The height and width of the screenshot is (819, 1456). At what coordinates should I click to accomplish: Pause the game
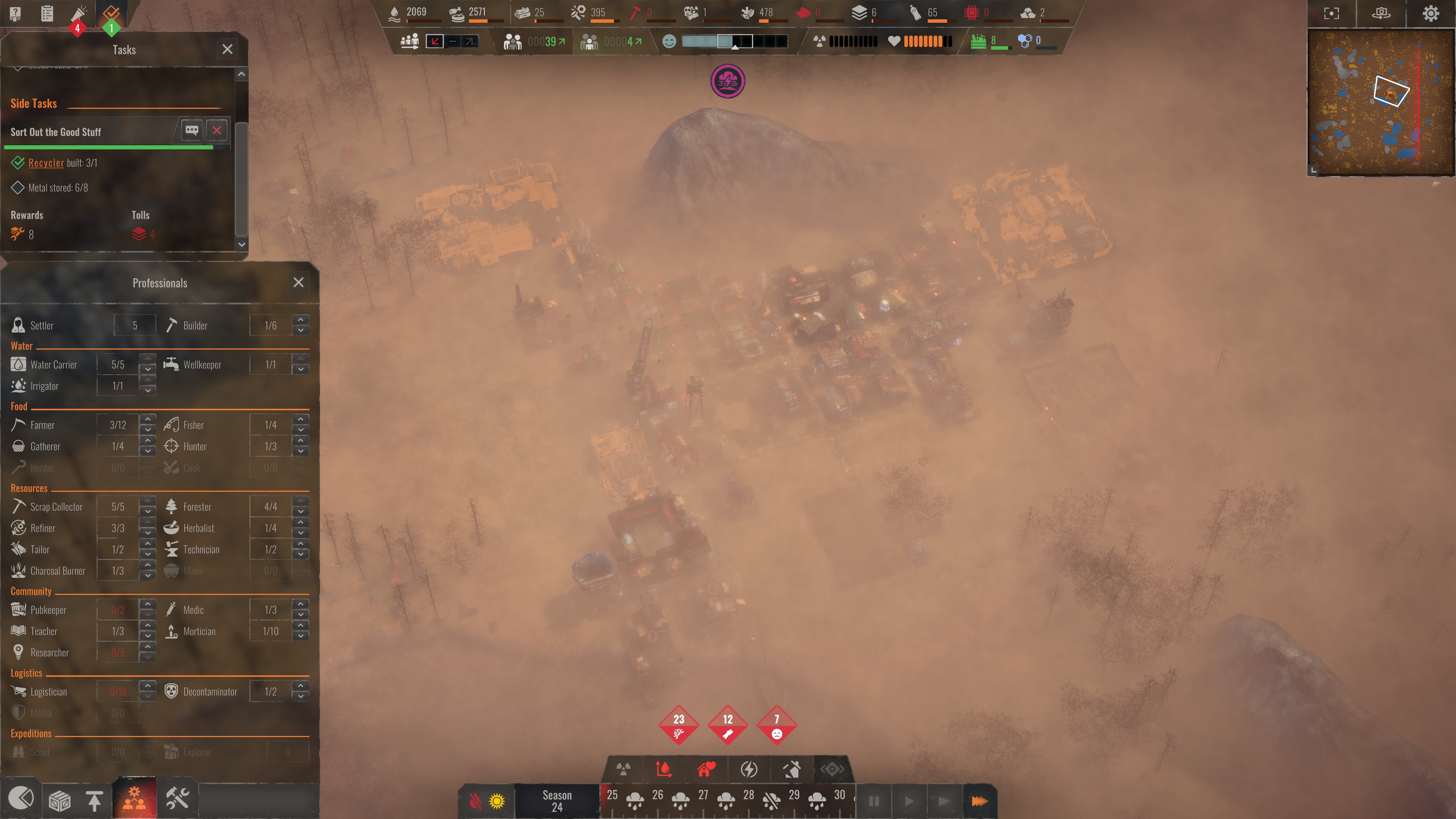[x=874, y=801]
